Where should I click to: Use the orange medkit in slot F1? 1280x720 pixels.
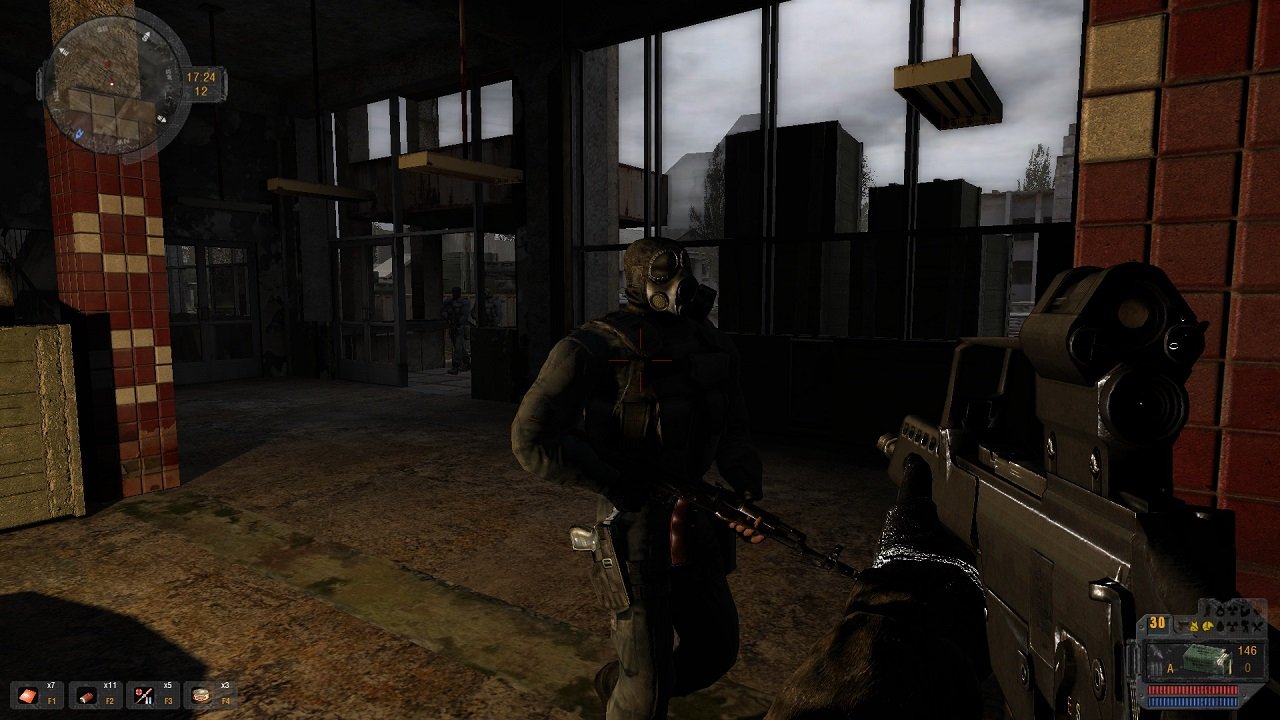[x=27, y=695]
